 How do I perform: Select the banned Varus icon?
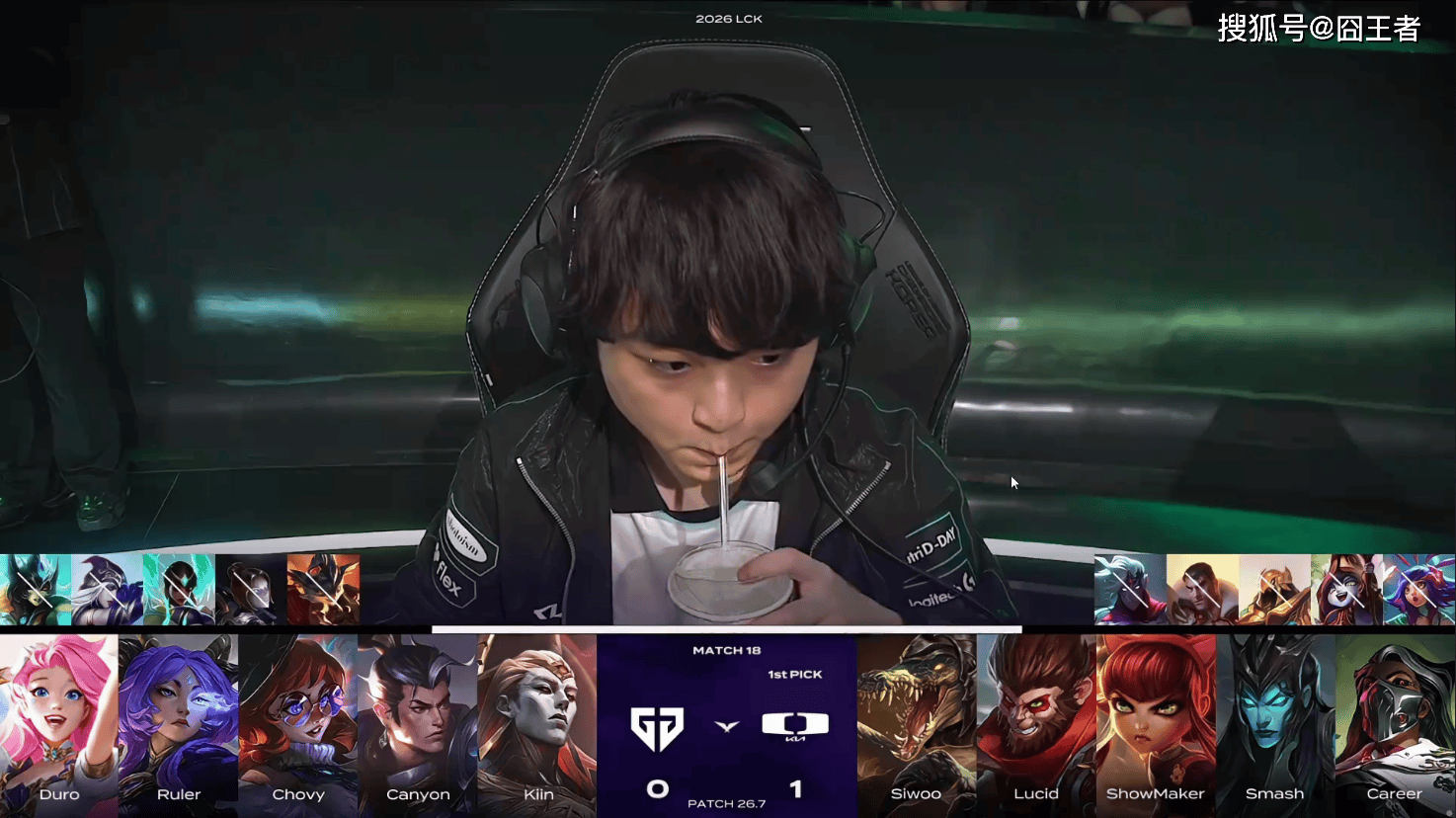1130,590
